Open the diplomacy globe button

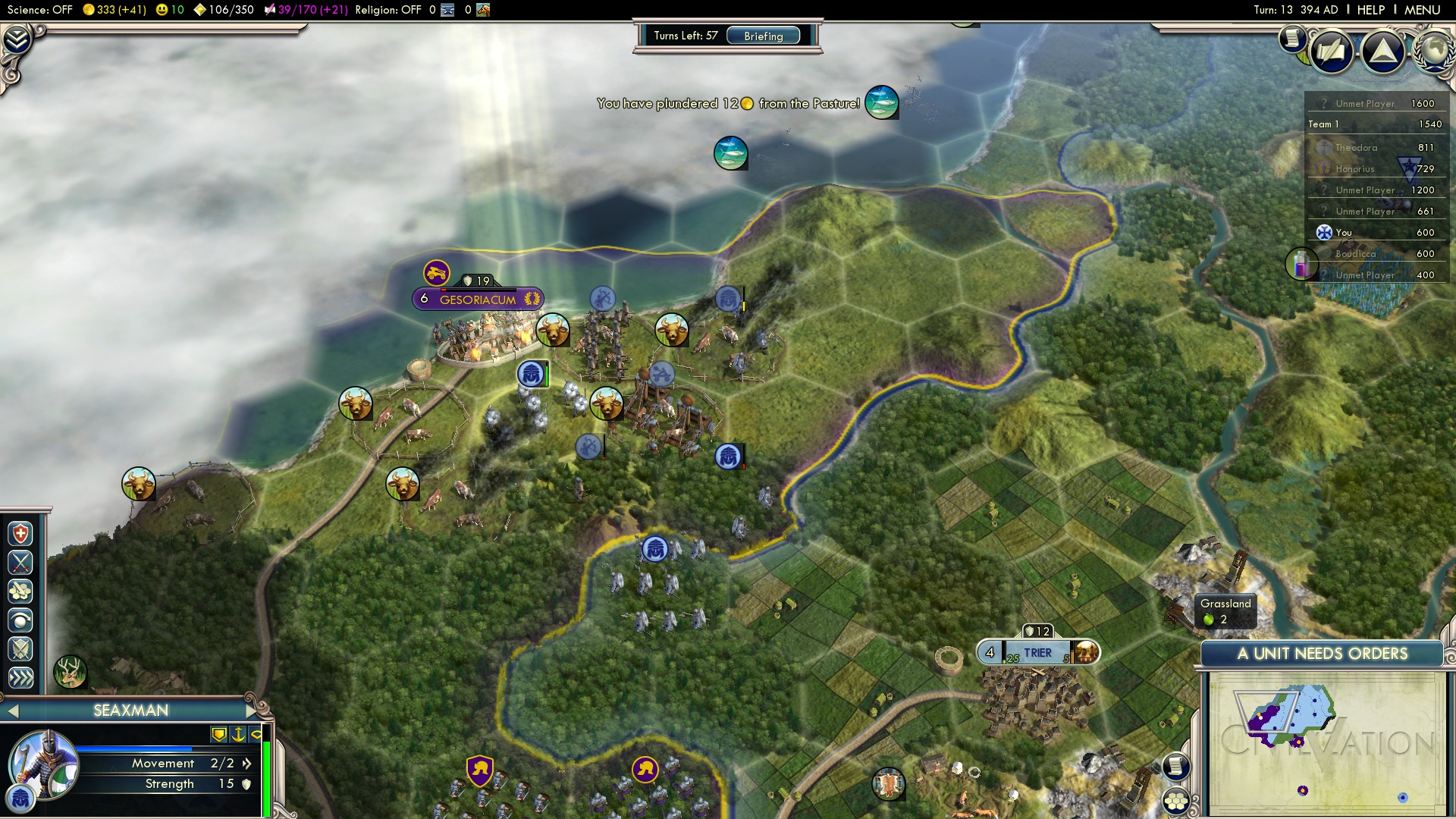[1435, 50]
